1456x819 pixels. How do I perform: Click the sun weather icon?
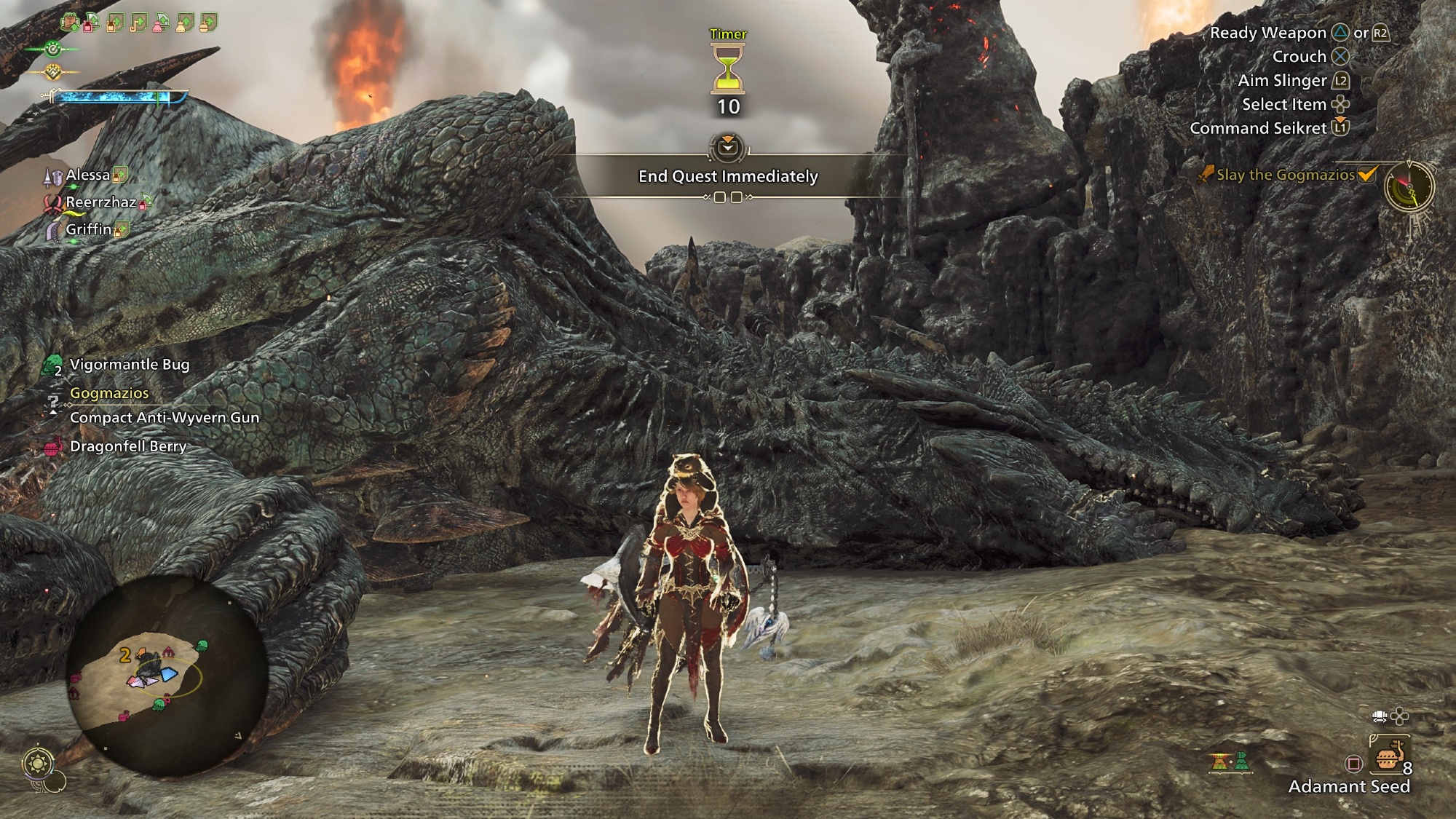38,764
